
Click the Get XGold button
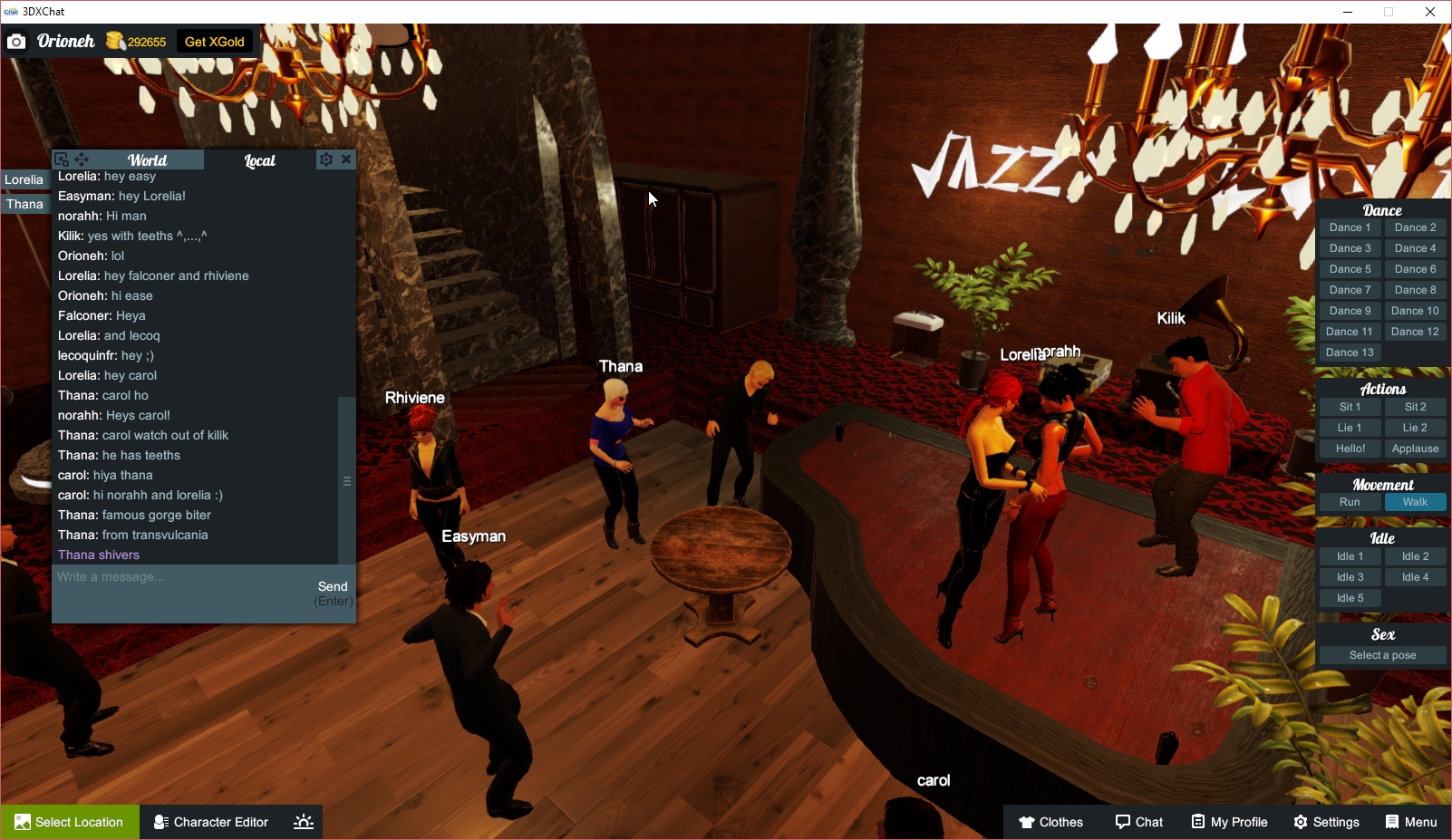point(214,41)
